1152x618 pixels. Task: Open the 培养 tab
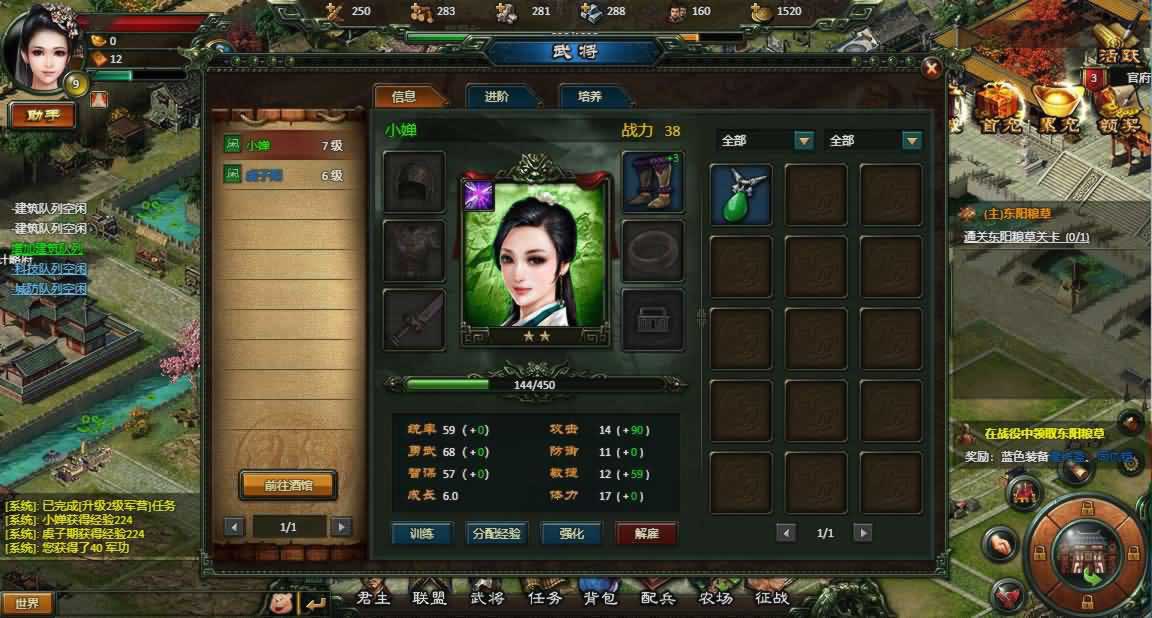pyautogui.click(x=590, y=97)
